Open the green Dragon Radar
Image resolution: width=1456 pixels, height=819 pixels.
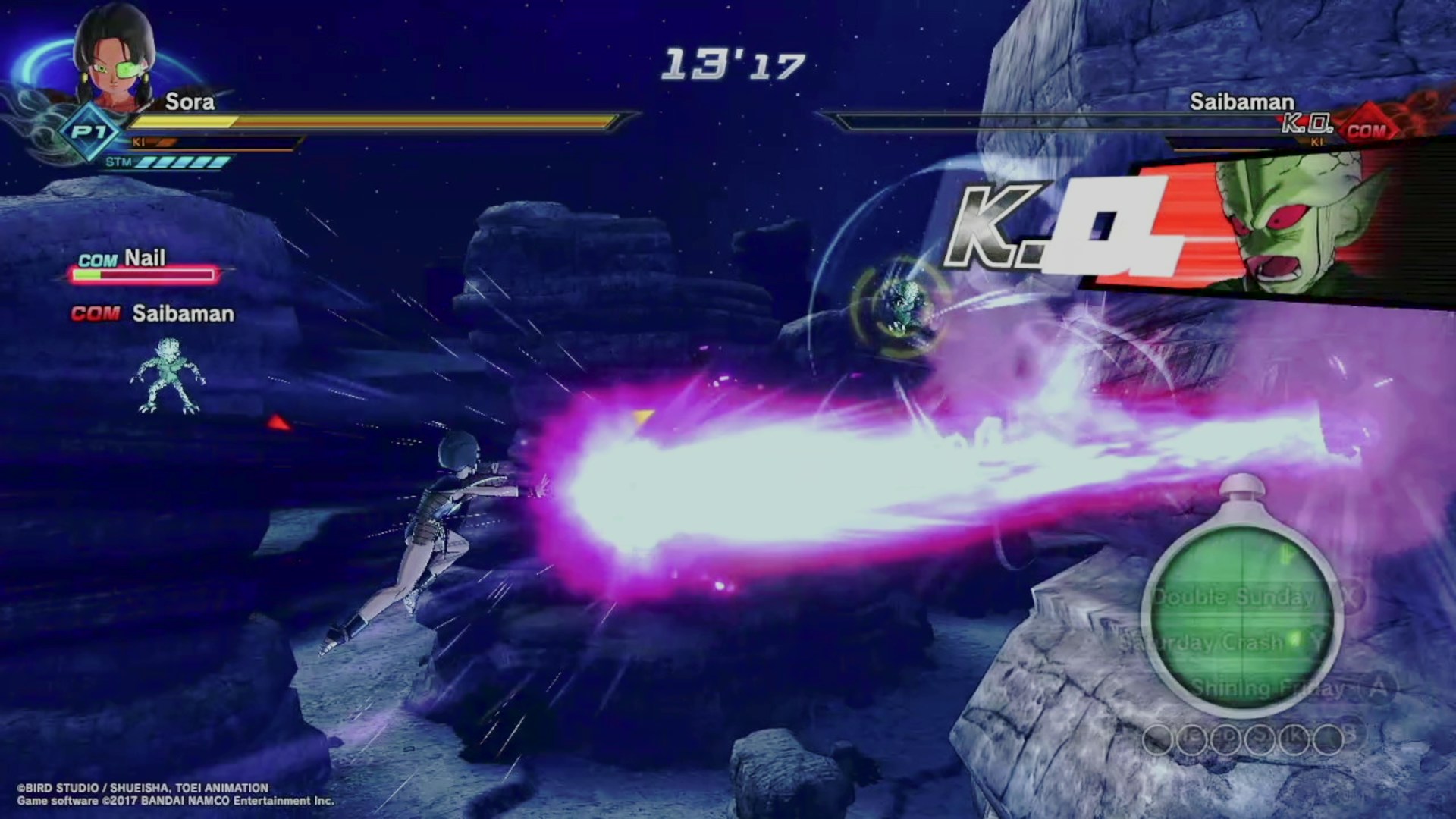1242,607
